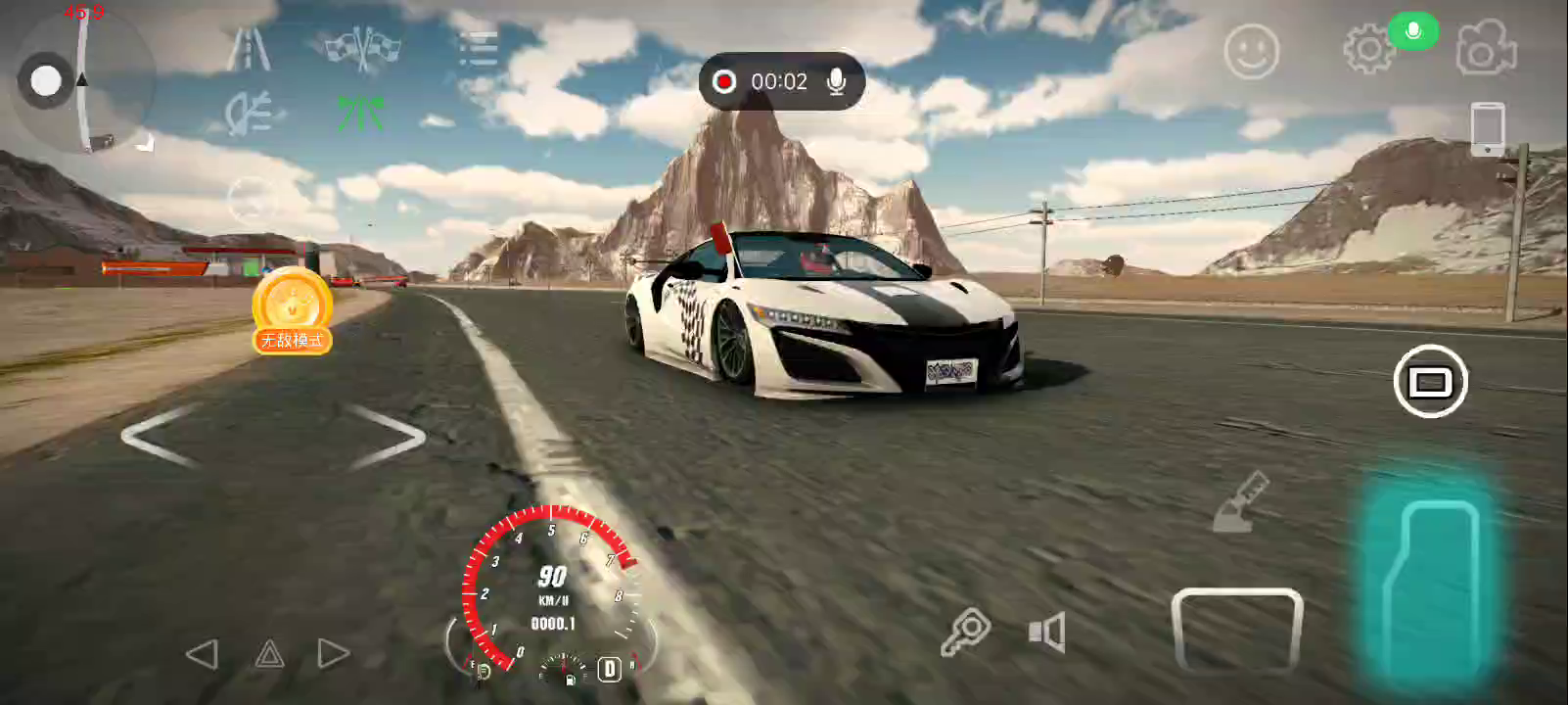Open the settings gear

pos(1367,49)
